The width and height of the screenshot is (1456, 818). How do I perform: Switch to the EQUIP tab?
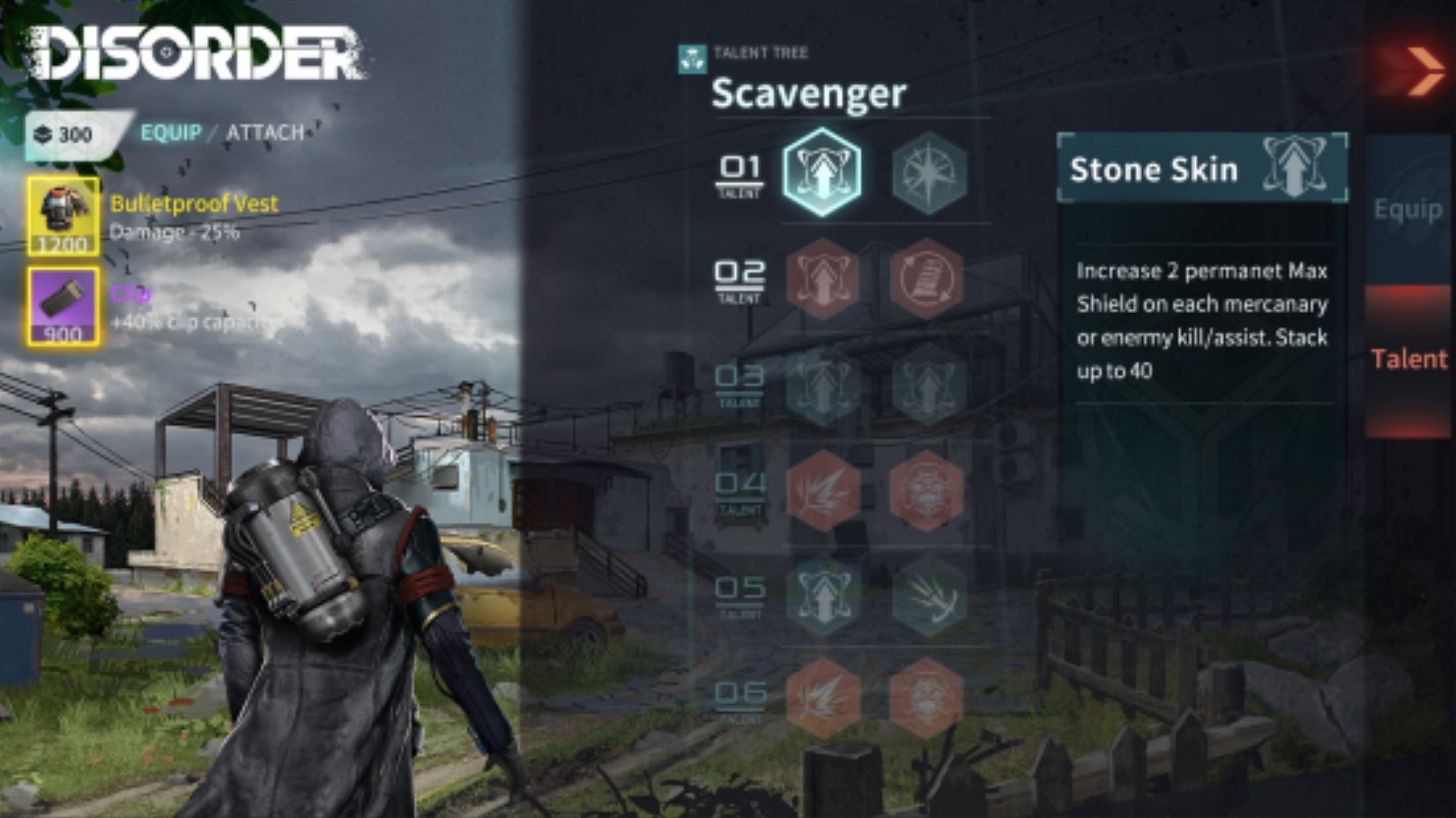pos(171,132)
